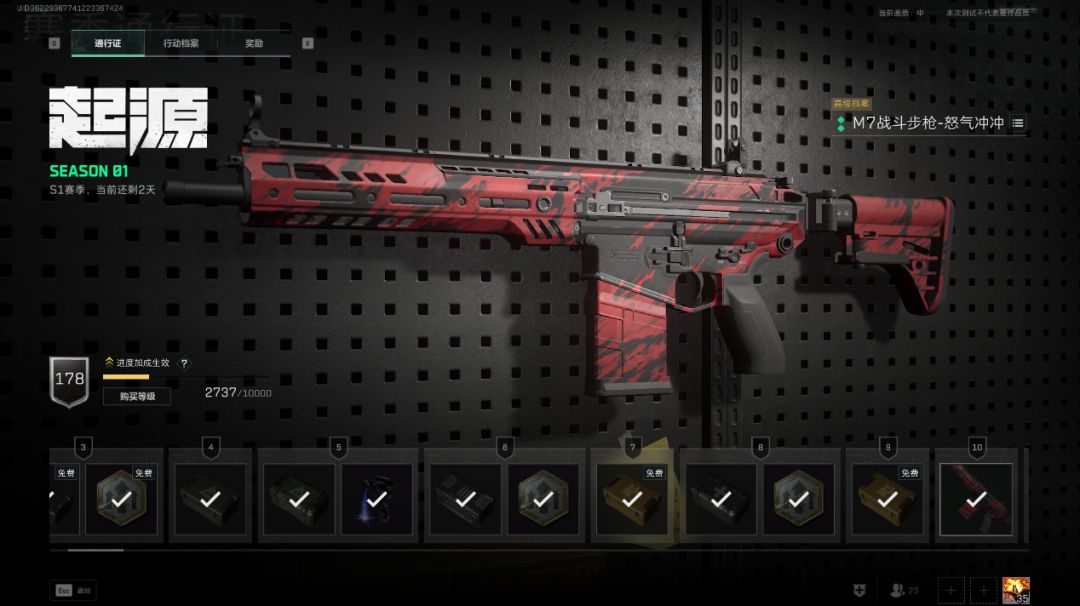This screenshot has width=1080, height=606.
Task: Select the free golden crate at level 7
Action: (632, 499)
